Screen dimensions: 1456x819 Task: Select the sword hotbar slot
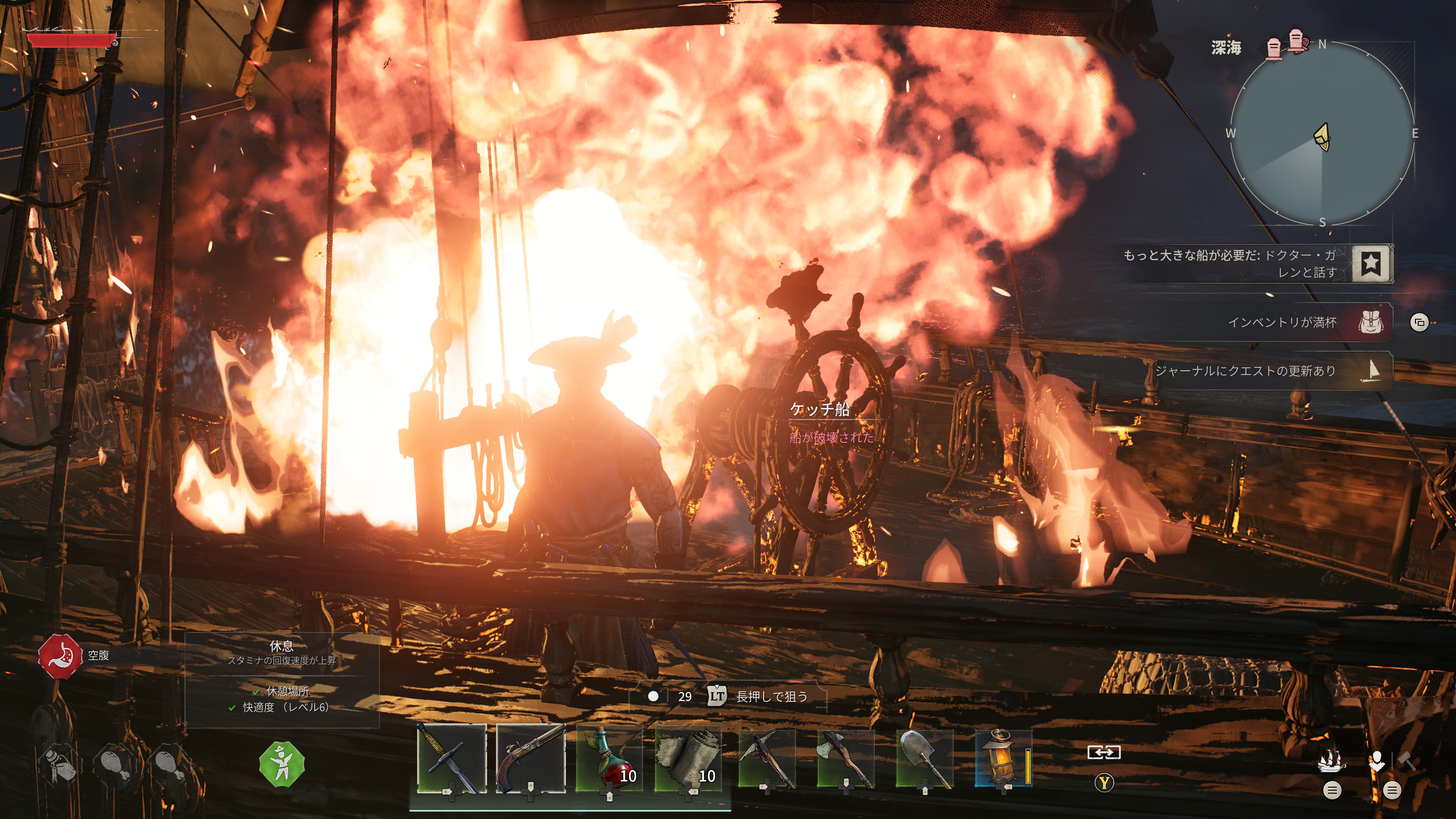click(x=451, y=758)
